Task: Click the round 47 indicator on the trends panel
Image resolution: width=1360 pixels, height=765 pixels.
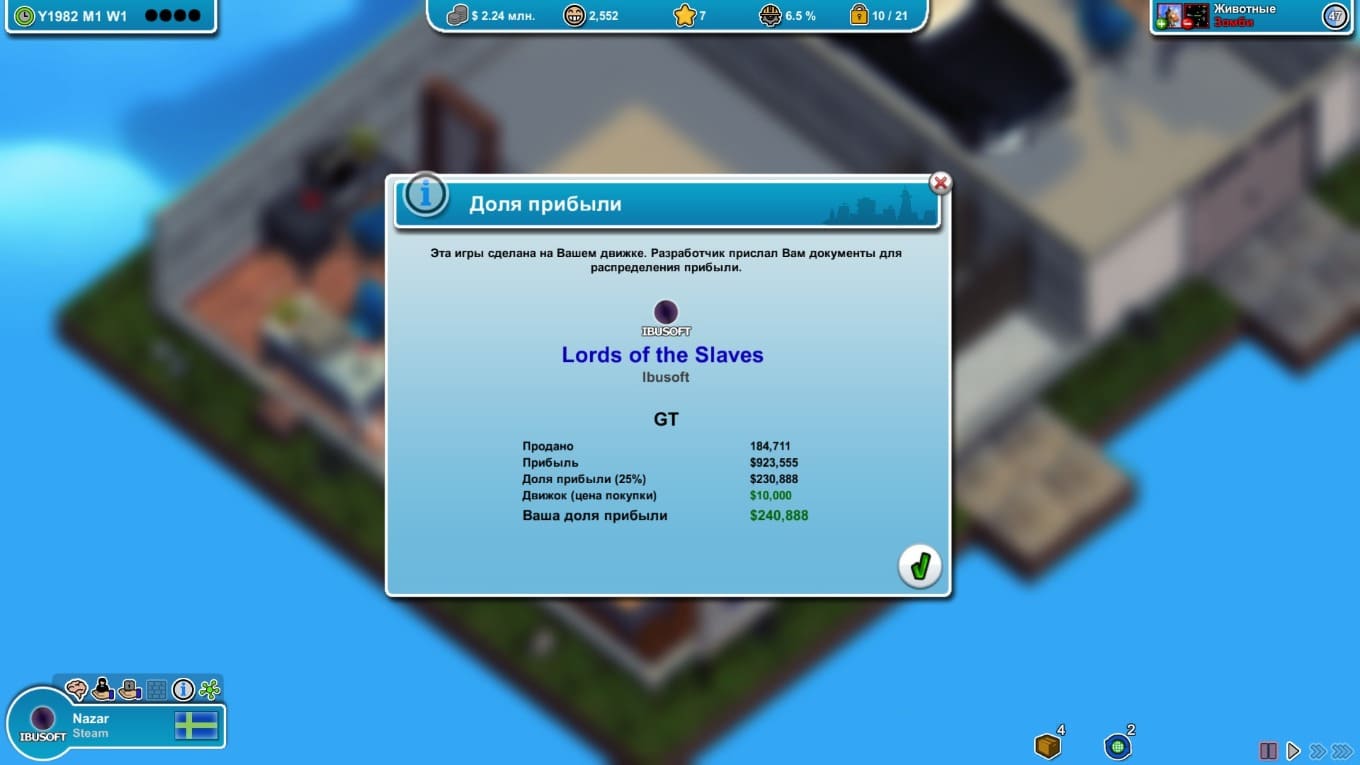Action: point(1335,16)
